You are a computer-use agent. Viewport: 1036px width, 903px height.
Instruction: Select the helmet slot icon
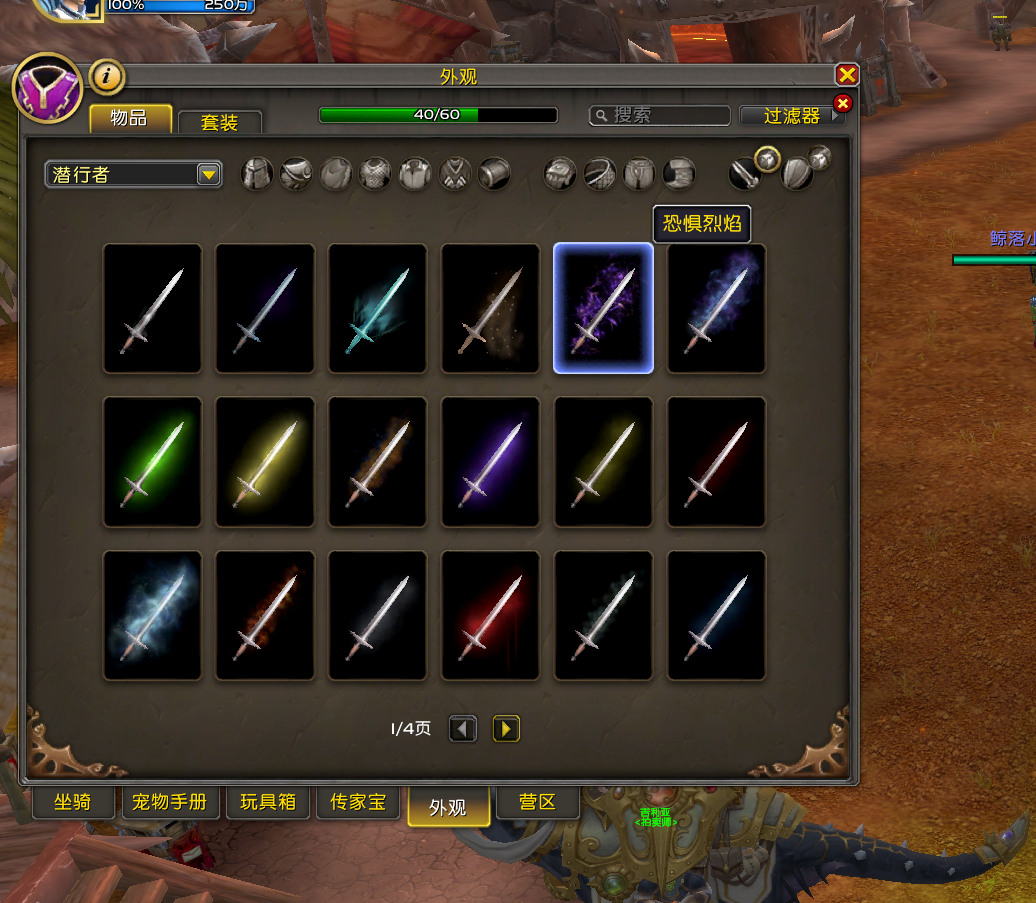(257, 174)
